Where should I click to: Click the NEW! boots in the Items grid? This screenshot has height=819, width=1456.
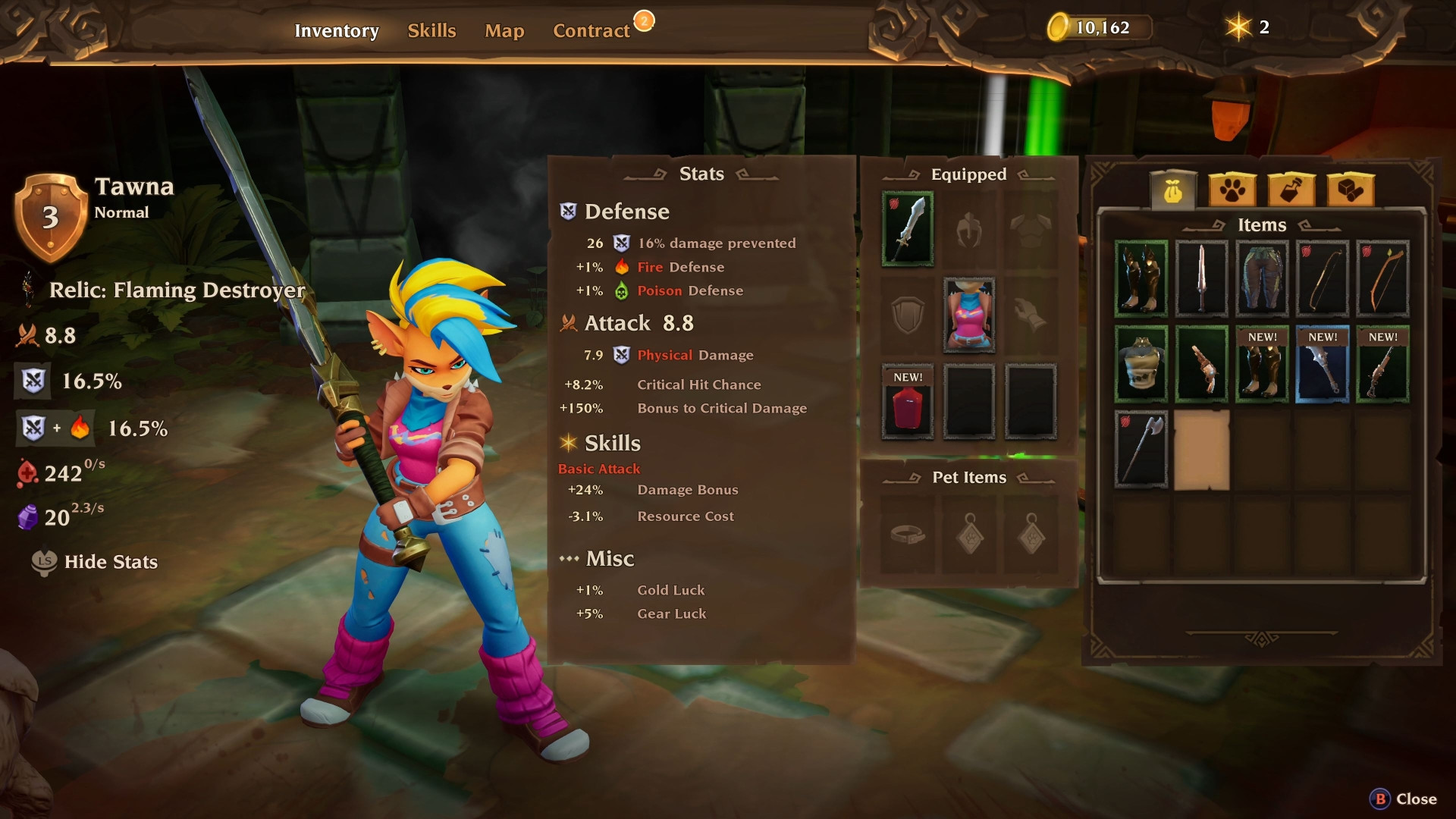point(1261,365)
